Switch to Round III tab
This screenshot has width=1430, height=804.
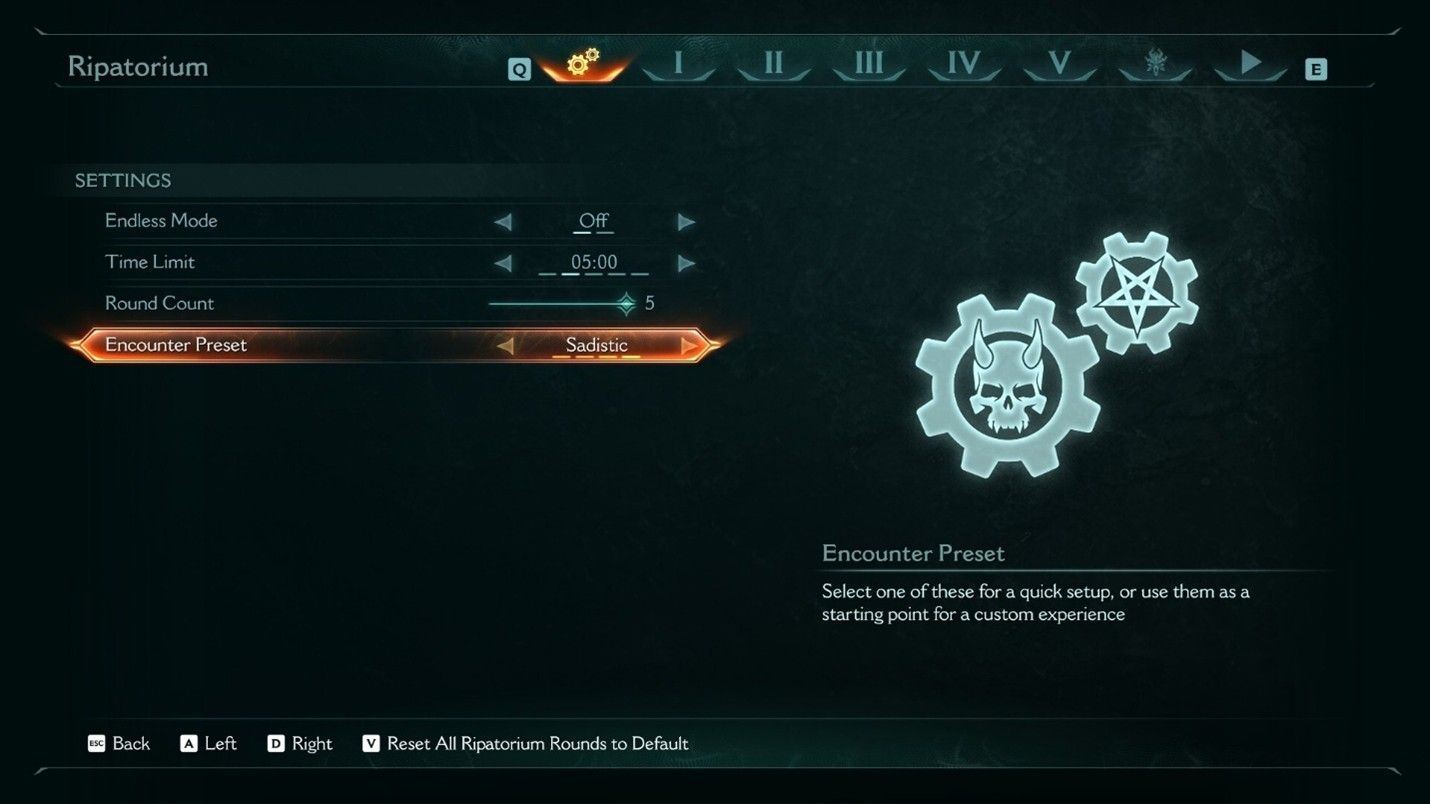click(867, 63)
